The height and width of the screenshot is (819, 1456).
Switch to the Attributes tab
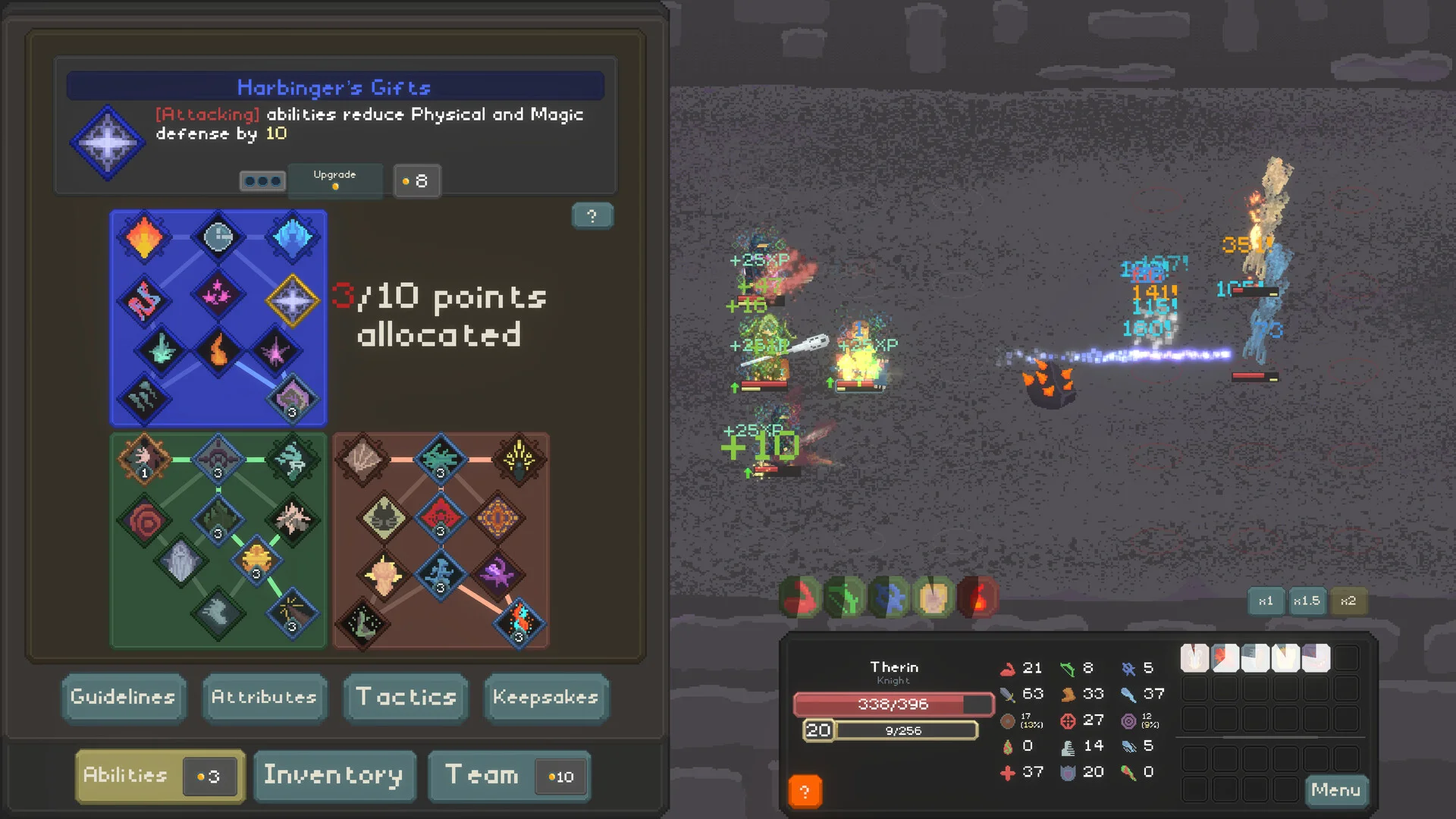point(264,697)
